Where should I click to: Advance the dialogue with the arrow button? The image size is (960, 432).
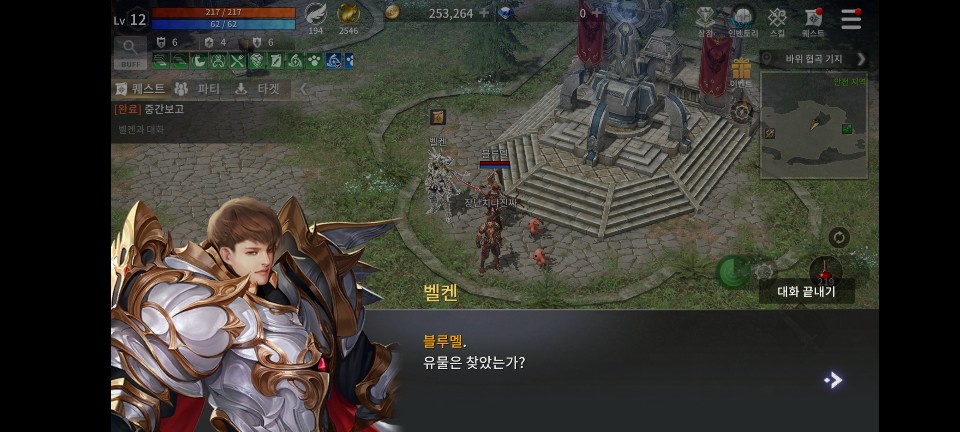pyautogui.click(x=832, y=380)
